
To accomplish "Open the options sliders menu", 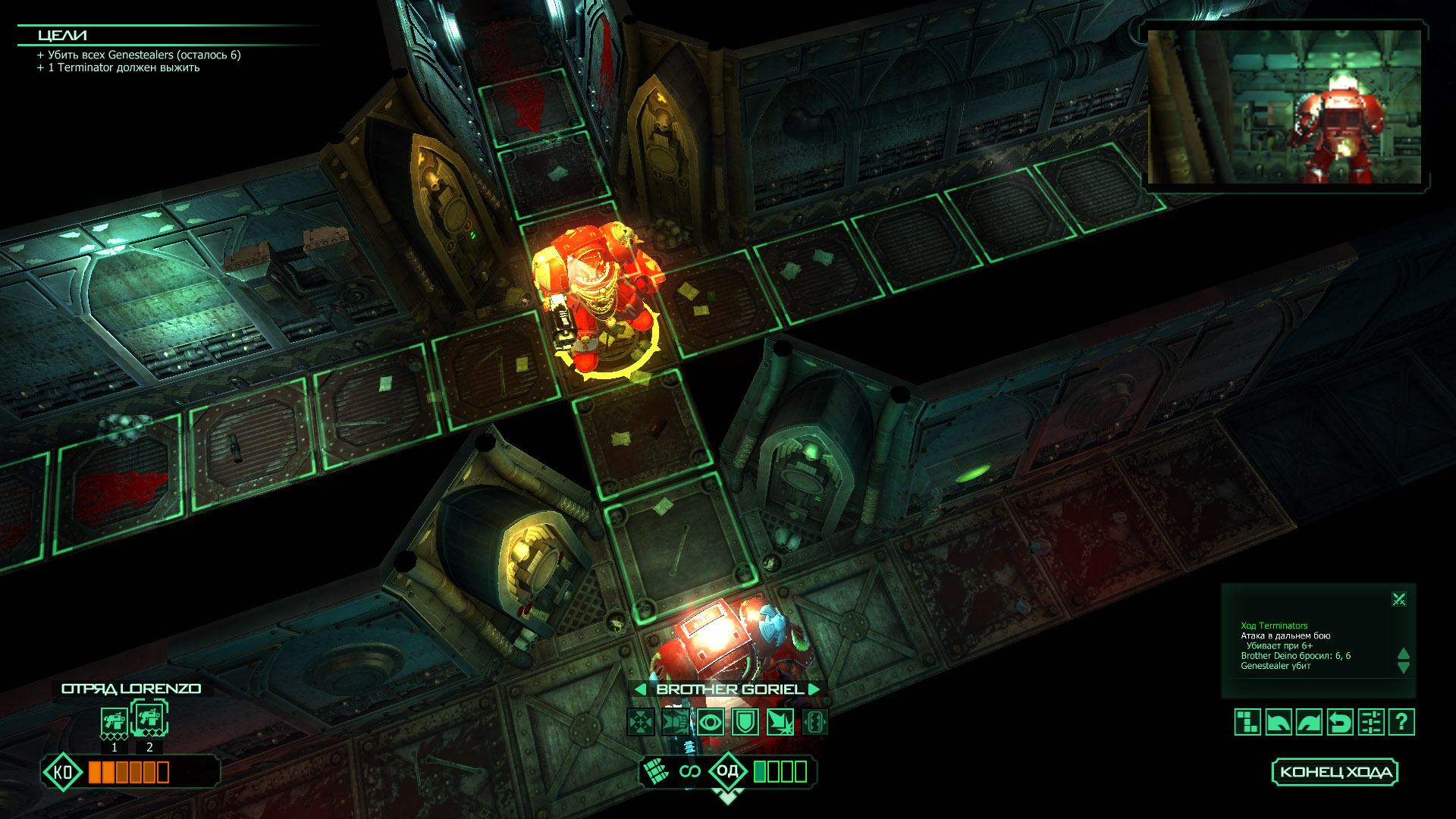I will pos(1371,722).
